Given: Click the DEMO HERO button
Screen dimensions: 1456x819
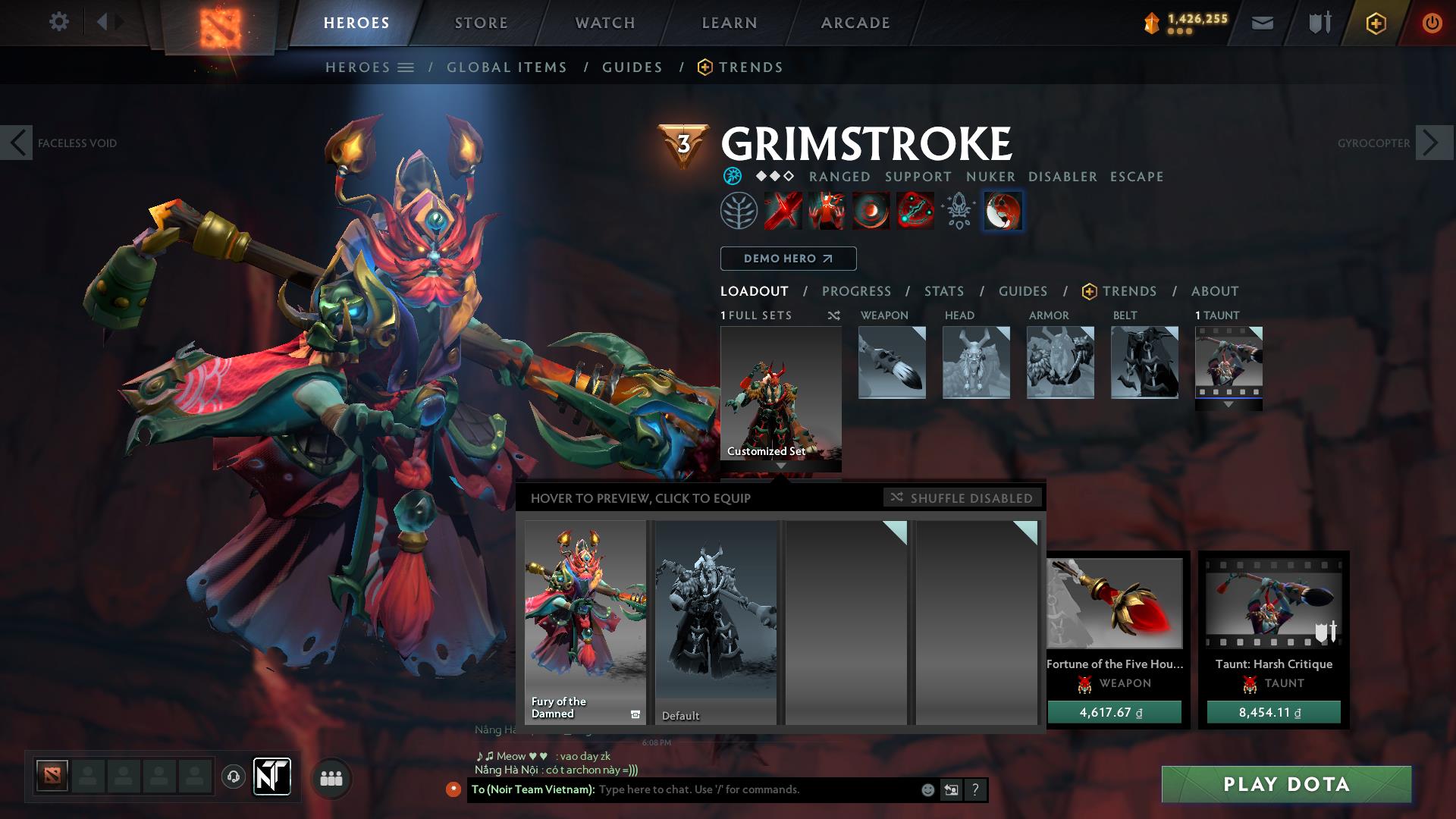Looking at the screenshot, I should tap(788, 259).
